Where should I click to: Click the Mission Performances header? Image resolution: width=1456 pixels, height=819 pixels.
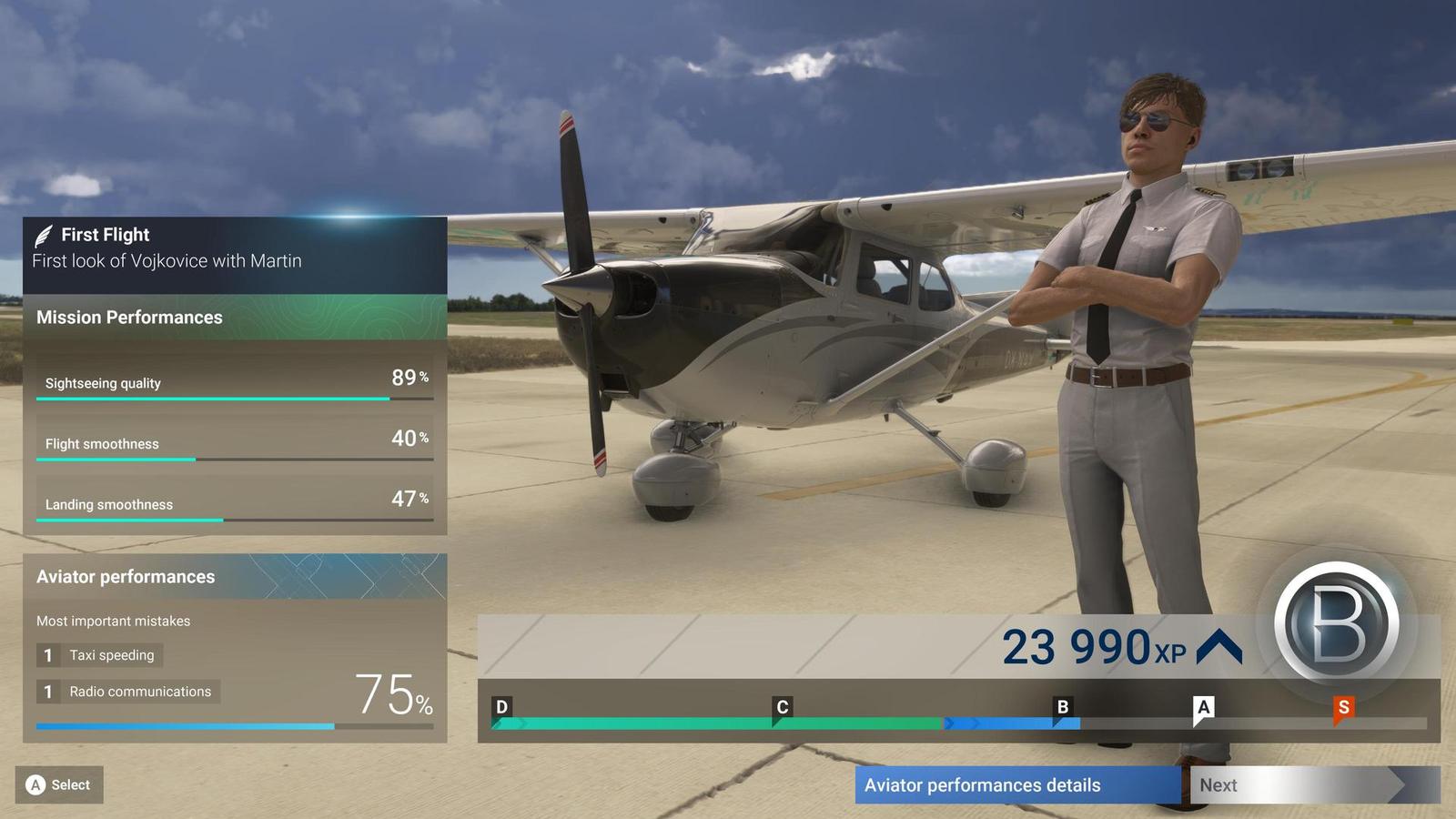pos(128,317)
